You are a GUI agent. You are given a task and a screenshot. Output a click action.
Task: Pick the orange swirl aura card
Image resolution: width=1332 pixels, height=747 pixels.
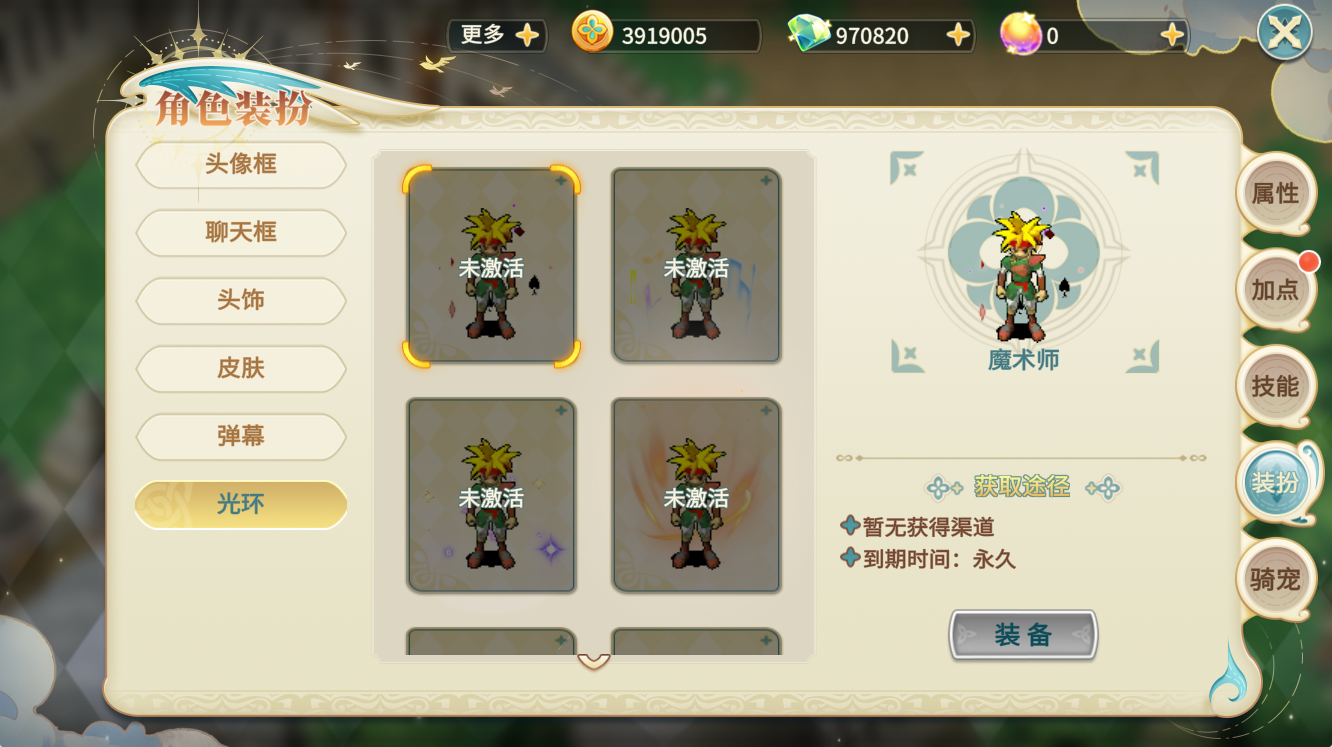click(696, 496)
